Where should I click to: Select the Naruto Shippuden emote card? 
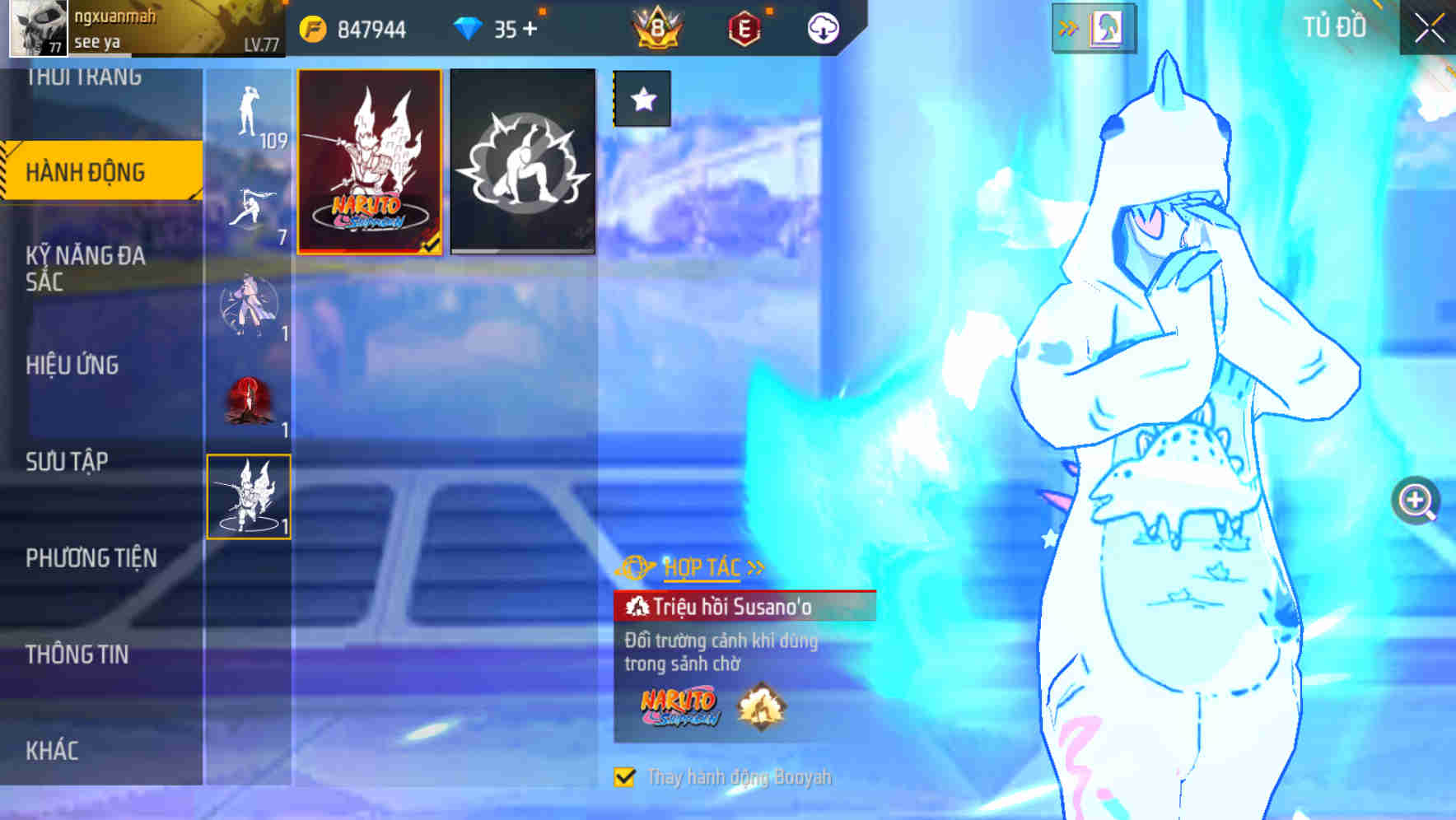(368, 161)
